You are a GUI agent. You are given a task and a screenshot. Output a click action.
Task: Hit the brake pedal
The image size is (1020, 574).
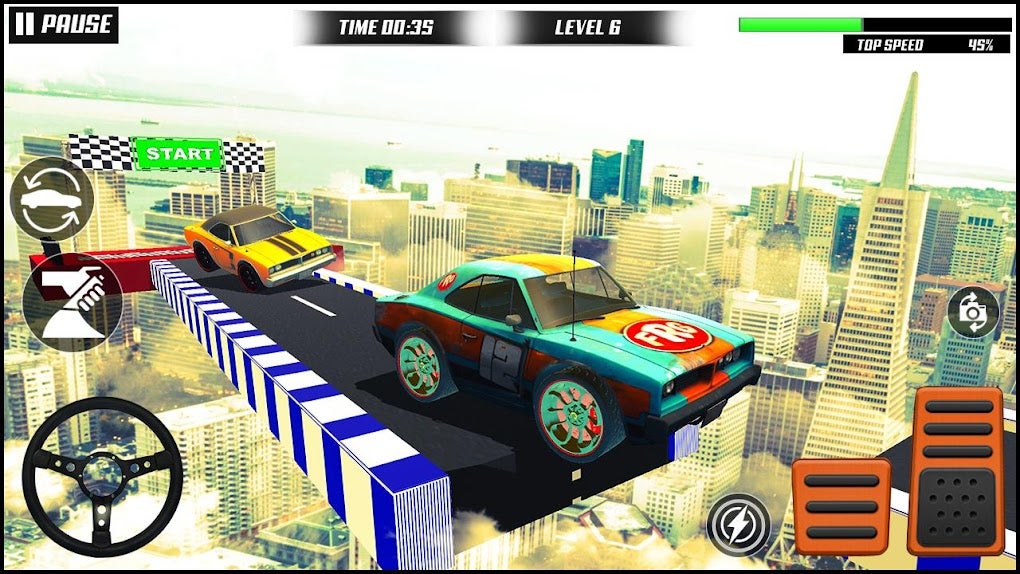pos(840,506)
